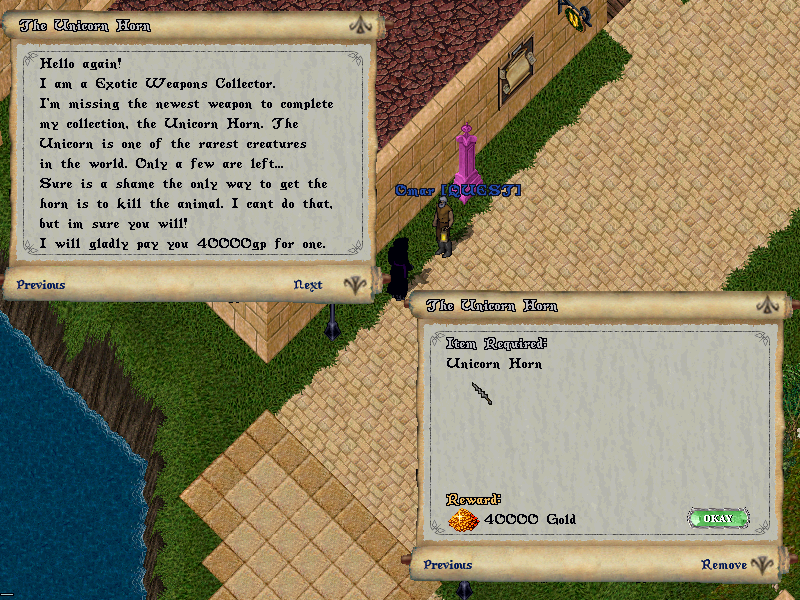Click Previous on the quest dialogue scroll
The image size is (800, 600).
(41, 285)
